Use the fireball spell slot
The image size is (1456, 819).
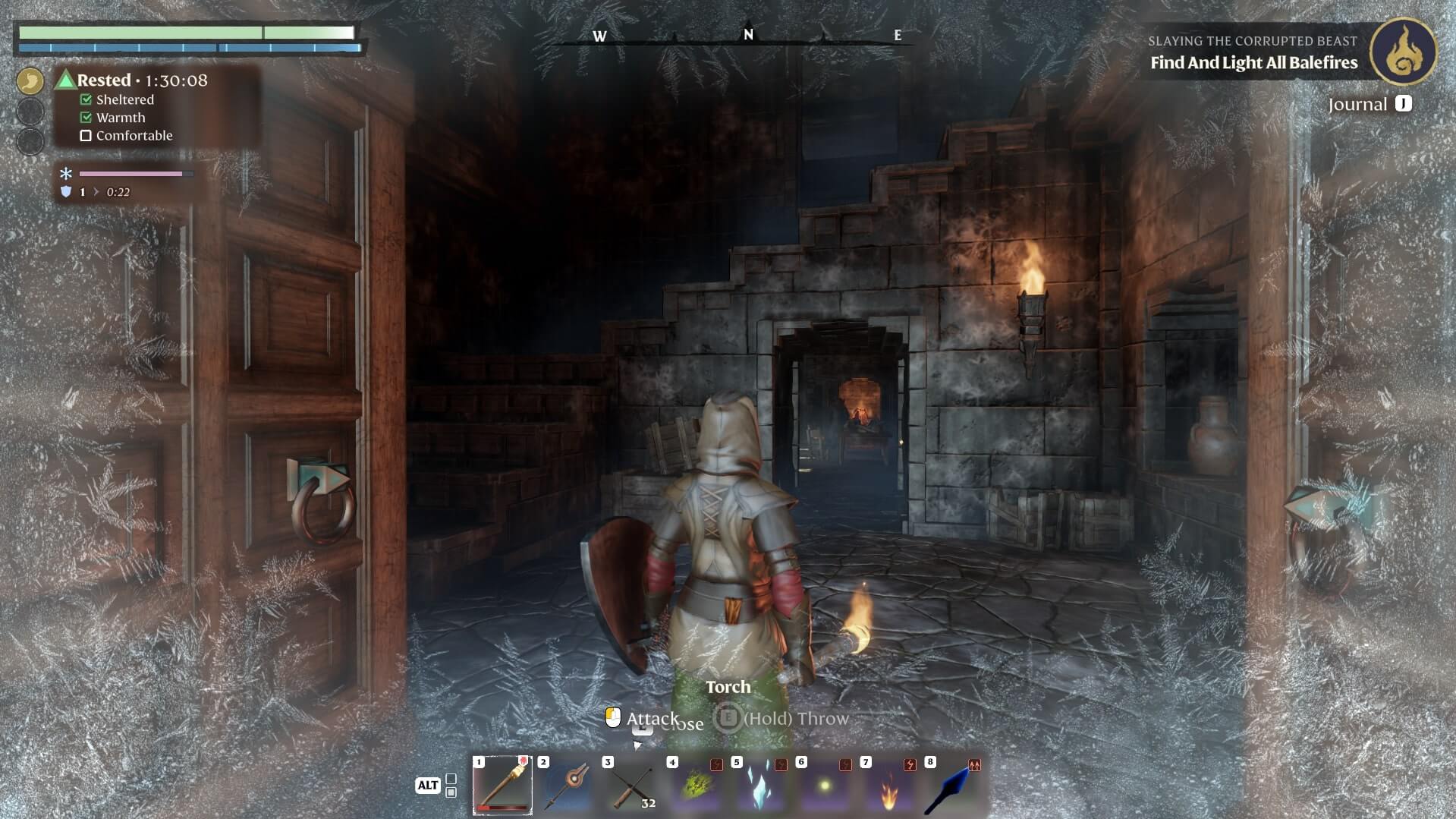click(889, 786)
